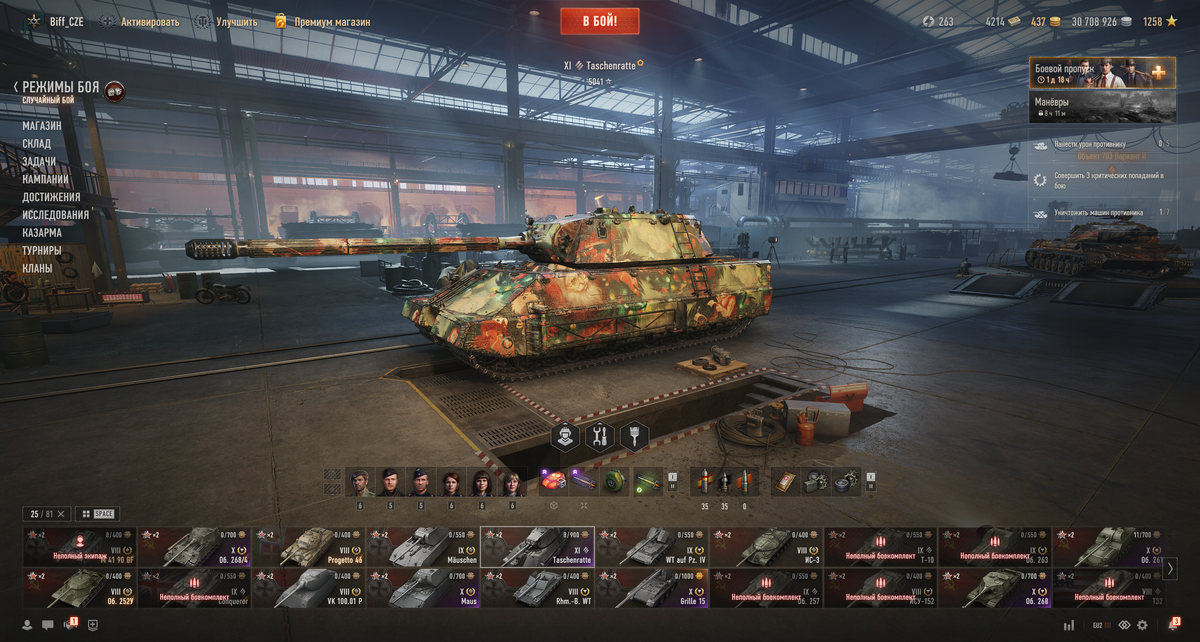
Task: Open the paintbrush customization button
Action: click(636, 437)
